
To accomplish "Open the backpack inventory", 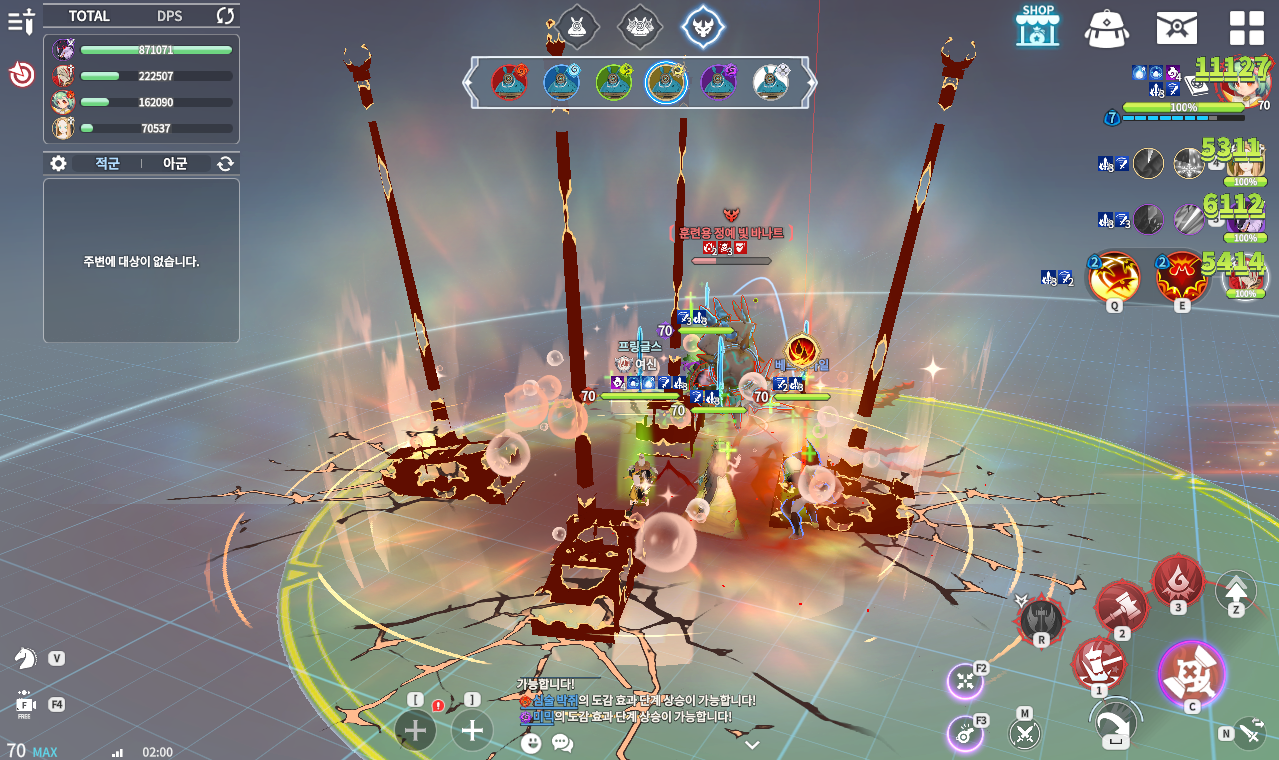I will click(x=1106, y=27).
